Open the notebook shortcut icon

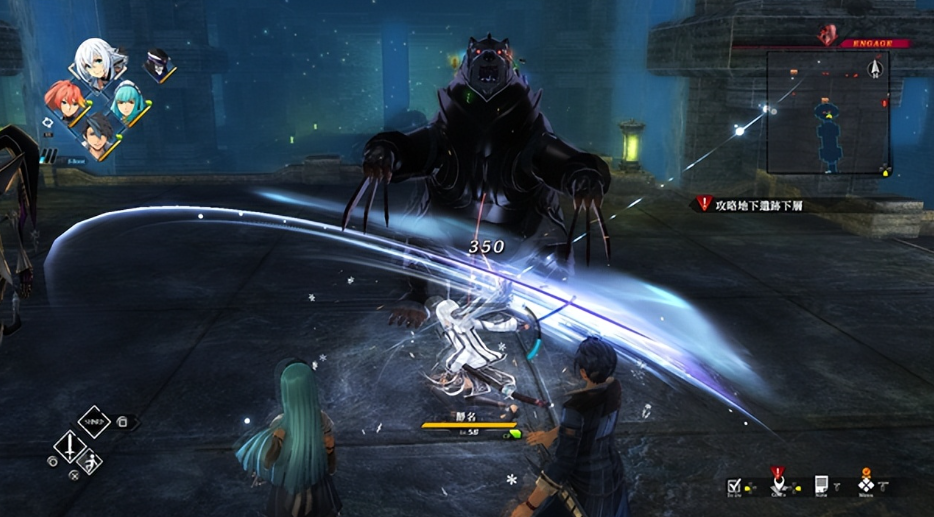[821, 485]
